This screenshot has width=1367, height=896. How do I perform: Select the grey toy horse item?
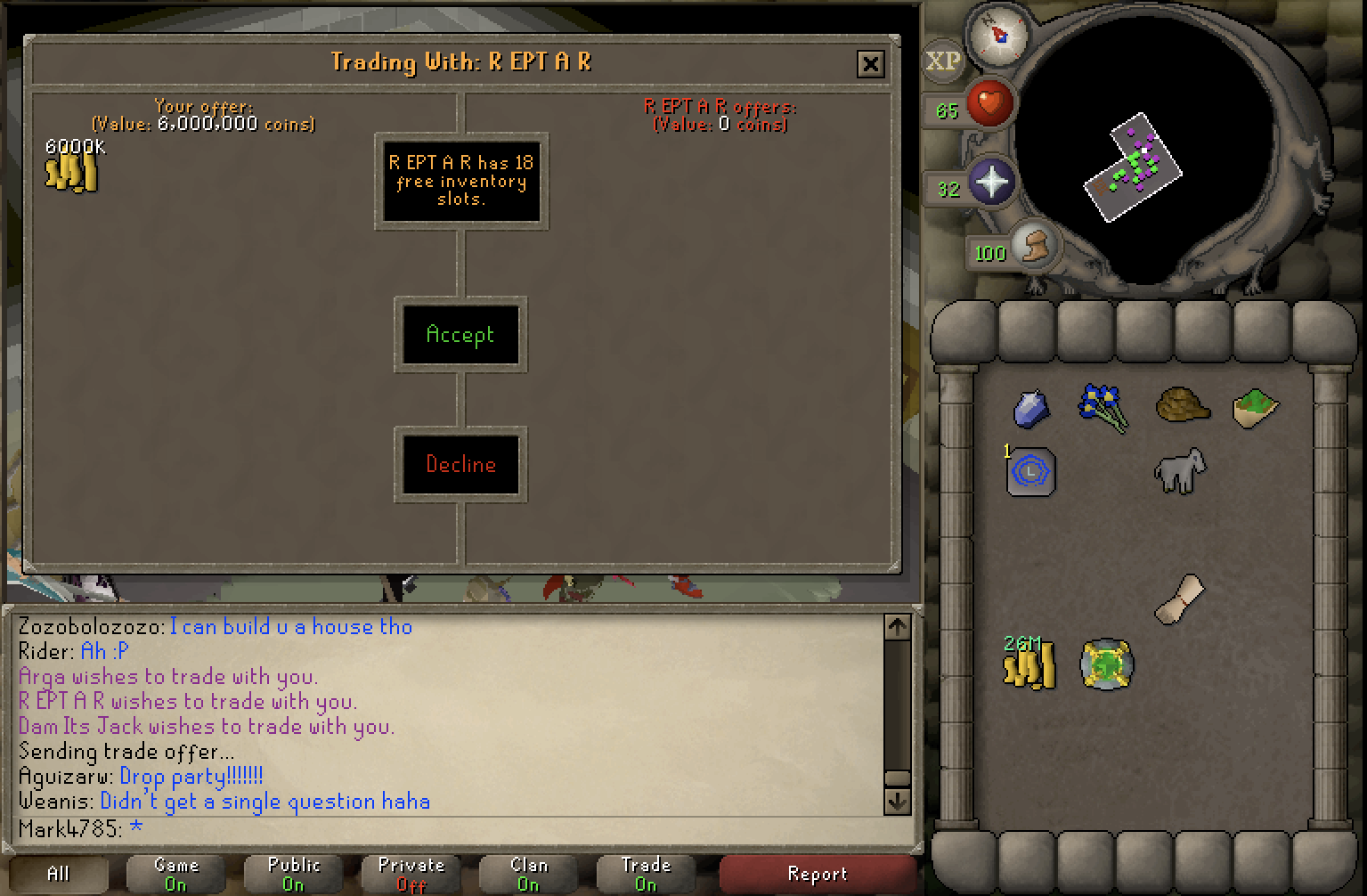click(1179, 470)
